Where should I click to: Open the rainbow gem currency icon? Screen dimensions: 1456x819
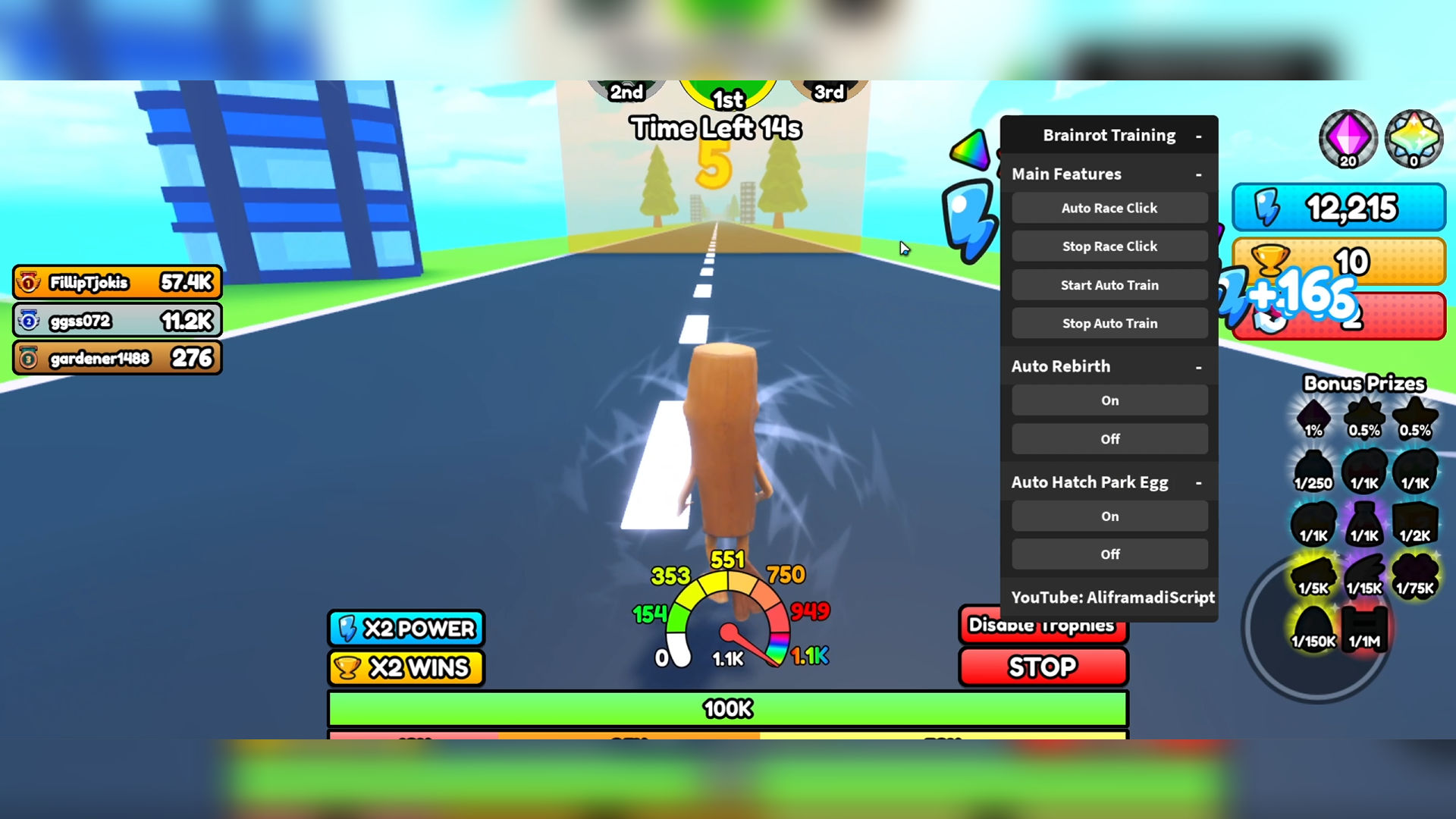click(x=1414, y=139)
